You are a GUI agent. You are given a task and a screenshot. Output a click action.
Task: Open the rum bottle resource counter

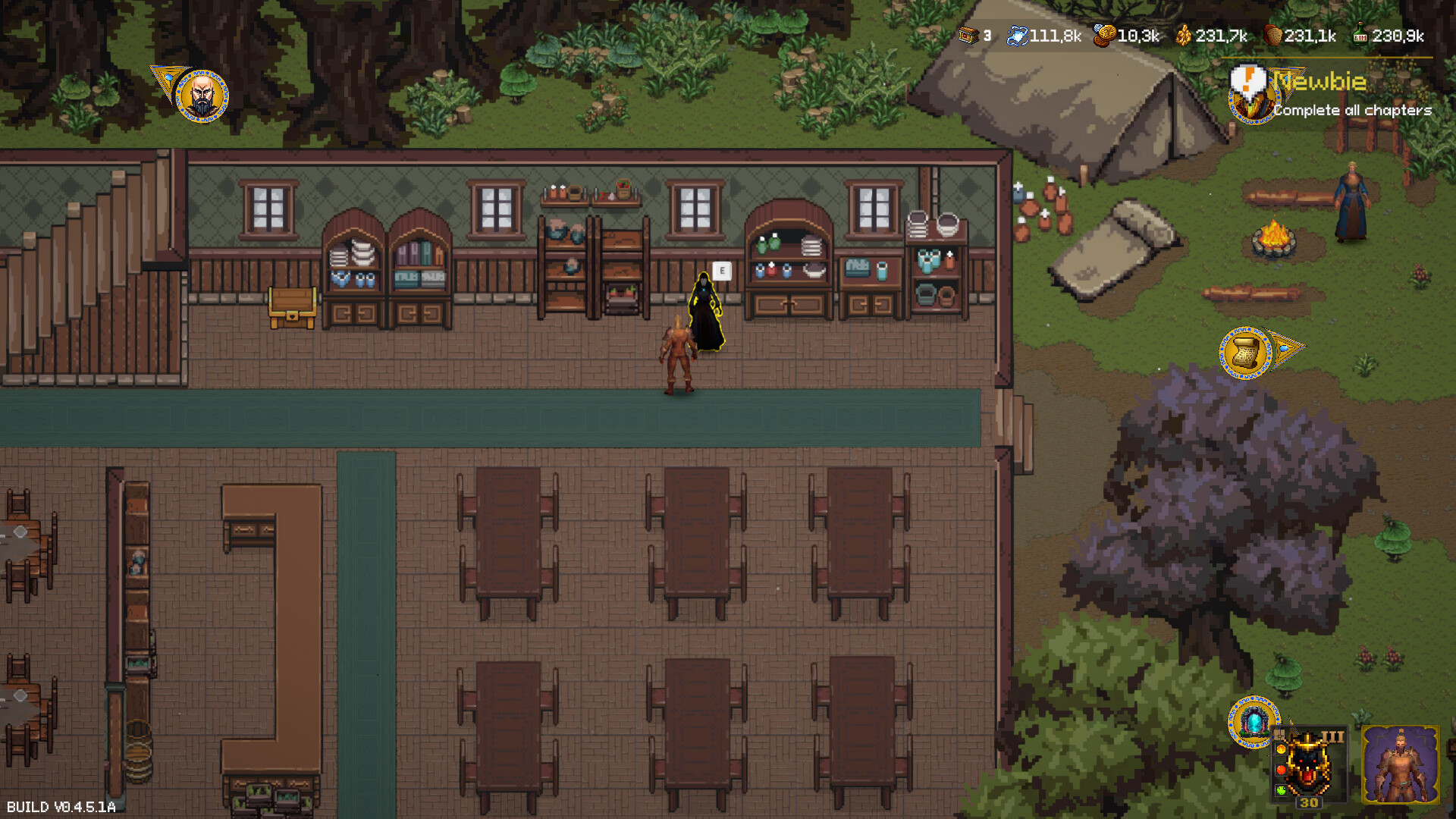pos(1359,34)
